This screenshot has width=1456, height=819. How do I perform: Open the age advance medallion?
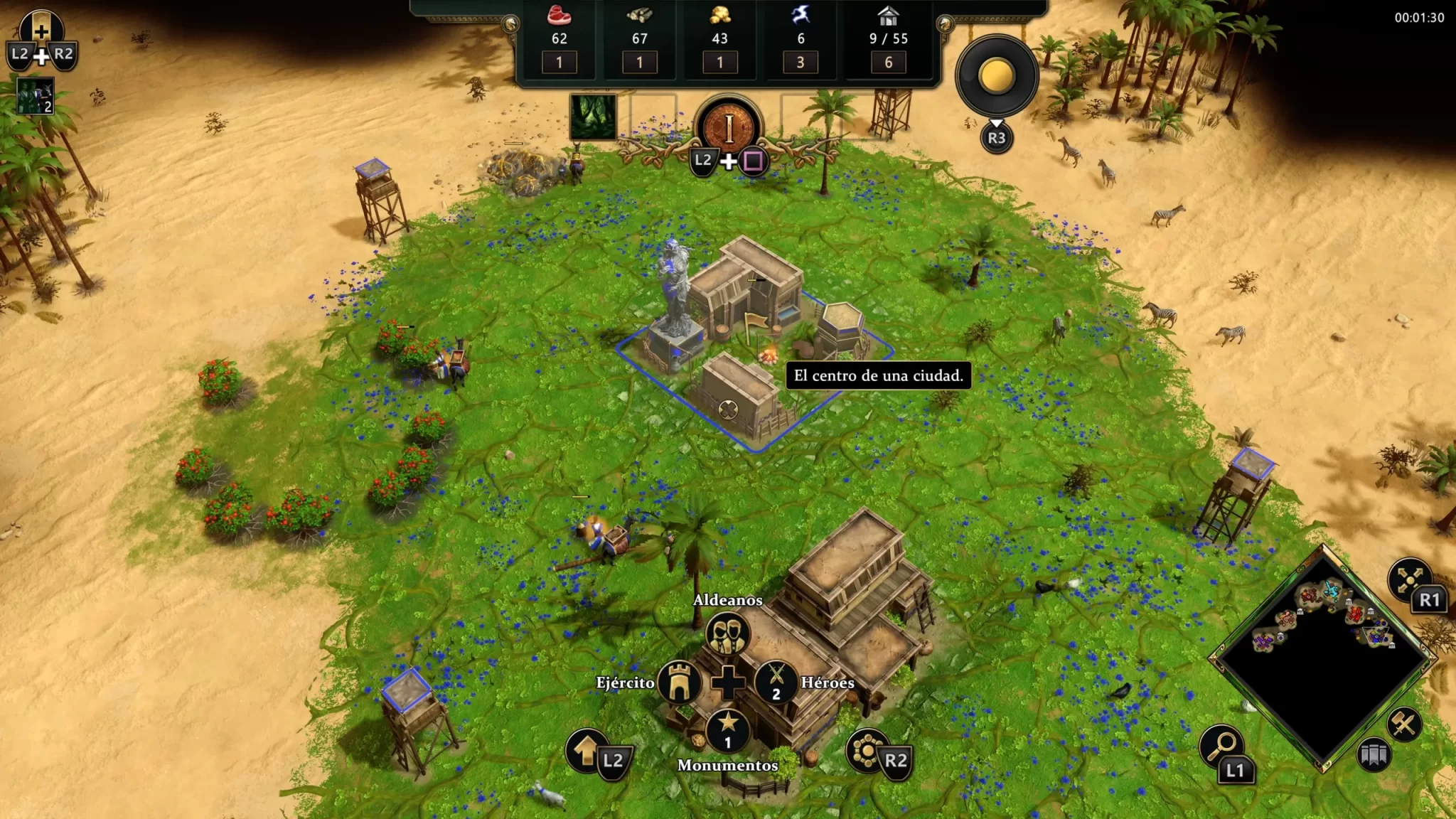[729, 129]
